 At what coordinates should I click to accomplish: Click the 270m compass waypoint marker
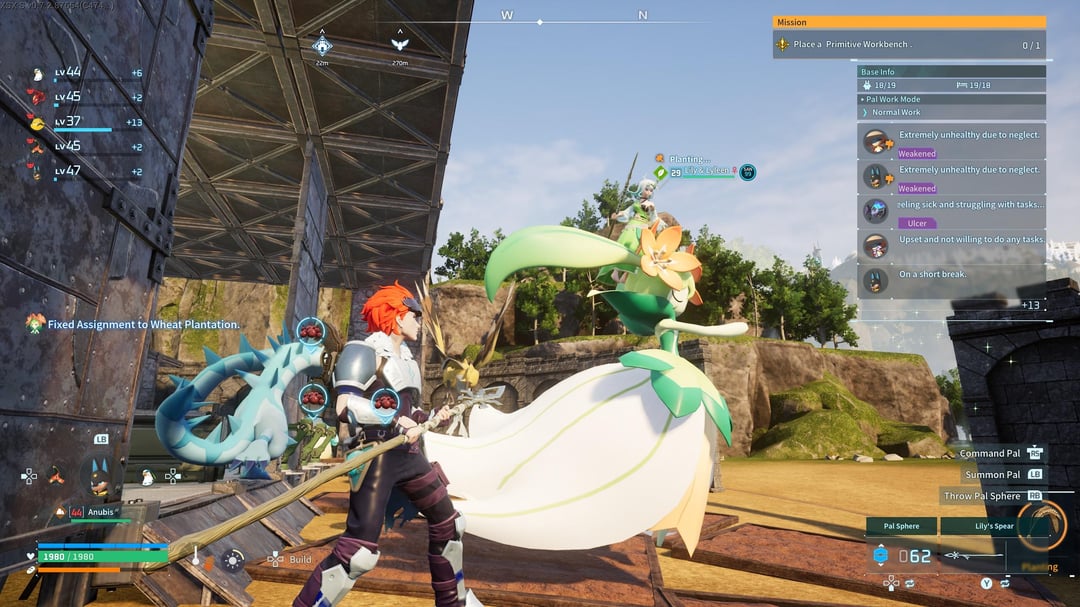coord(400,44)
